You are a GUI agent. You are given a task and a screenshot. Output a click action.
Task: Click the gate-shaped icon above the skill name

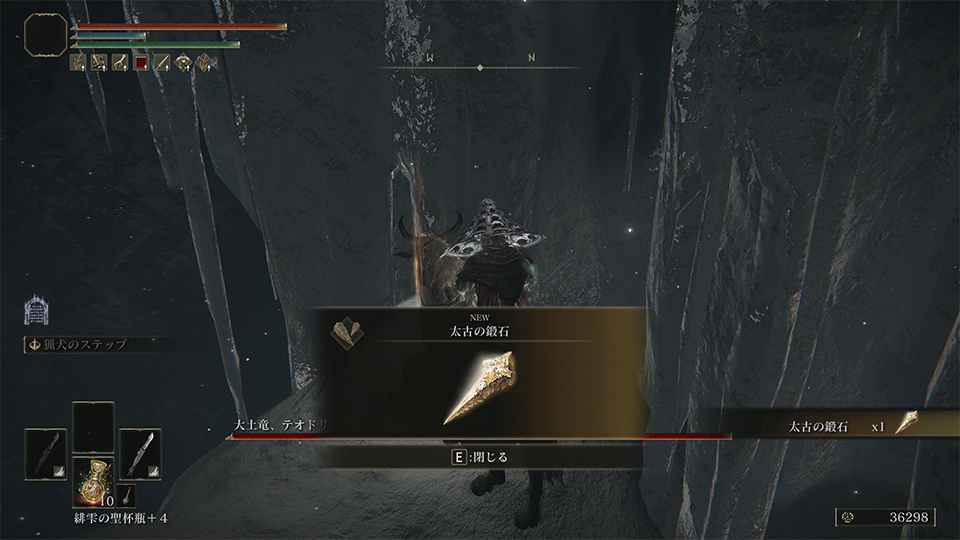[35, 311]
